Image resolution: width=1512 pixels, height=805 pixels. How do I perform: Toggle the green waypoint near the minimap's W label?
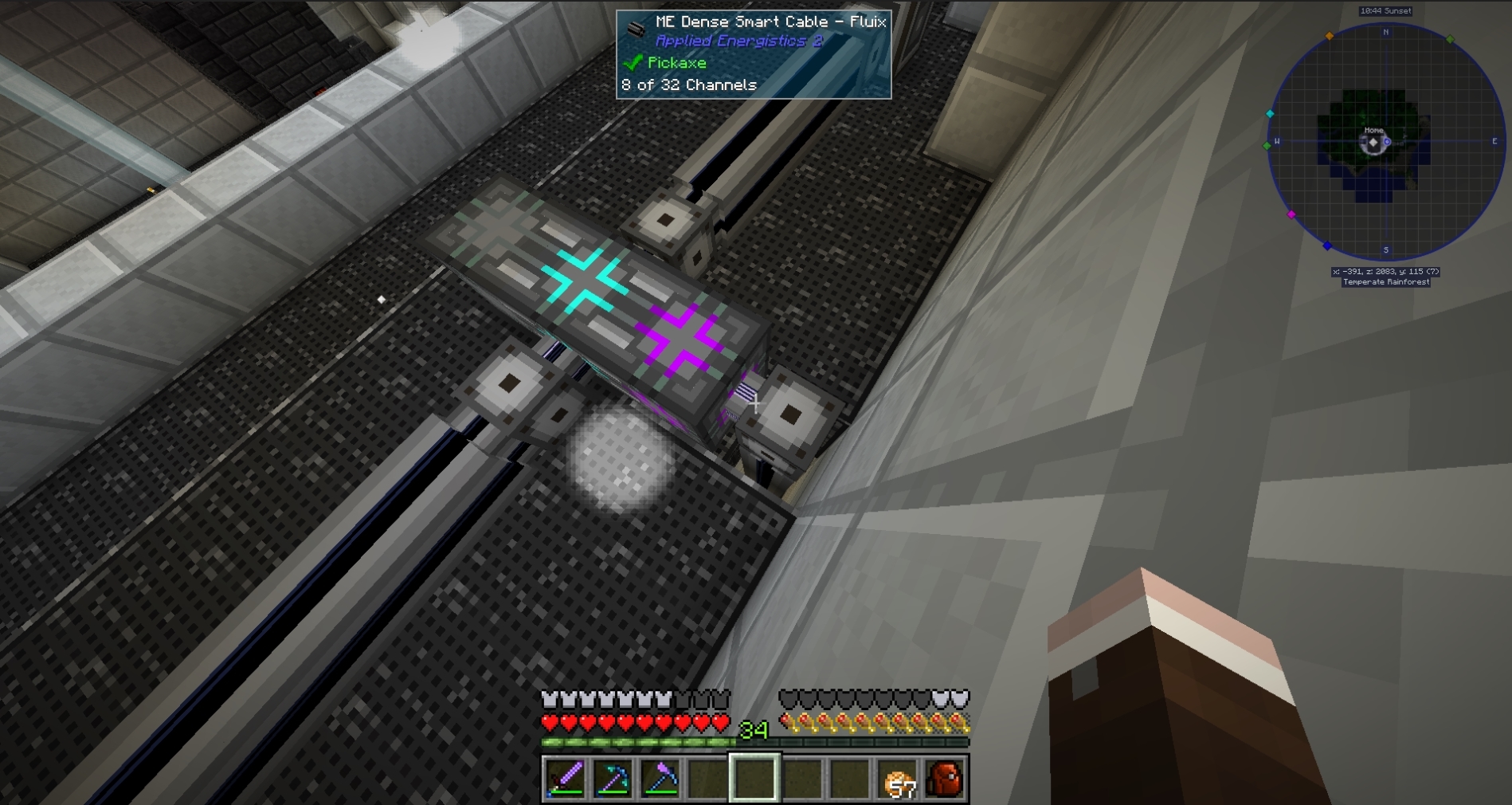click(x=1267, y=145)
